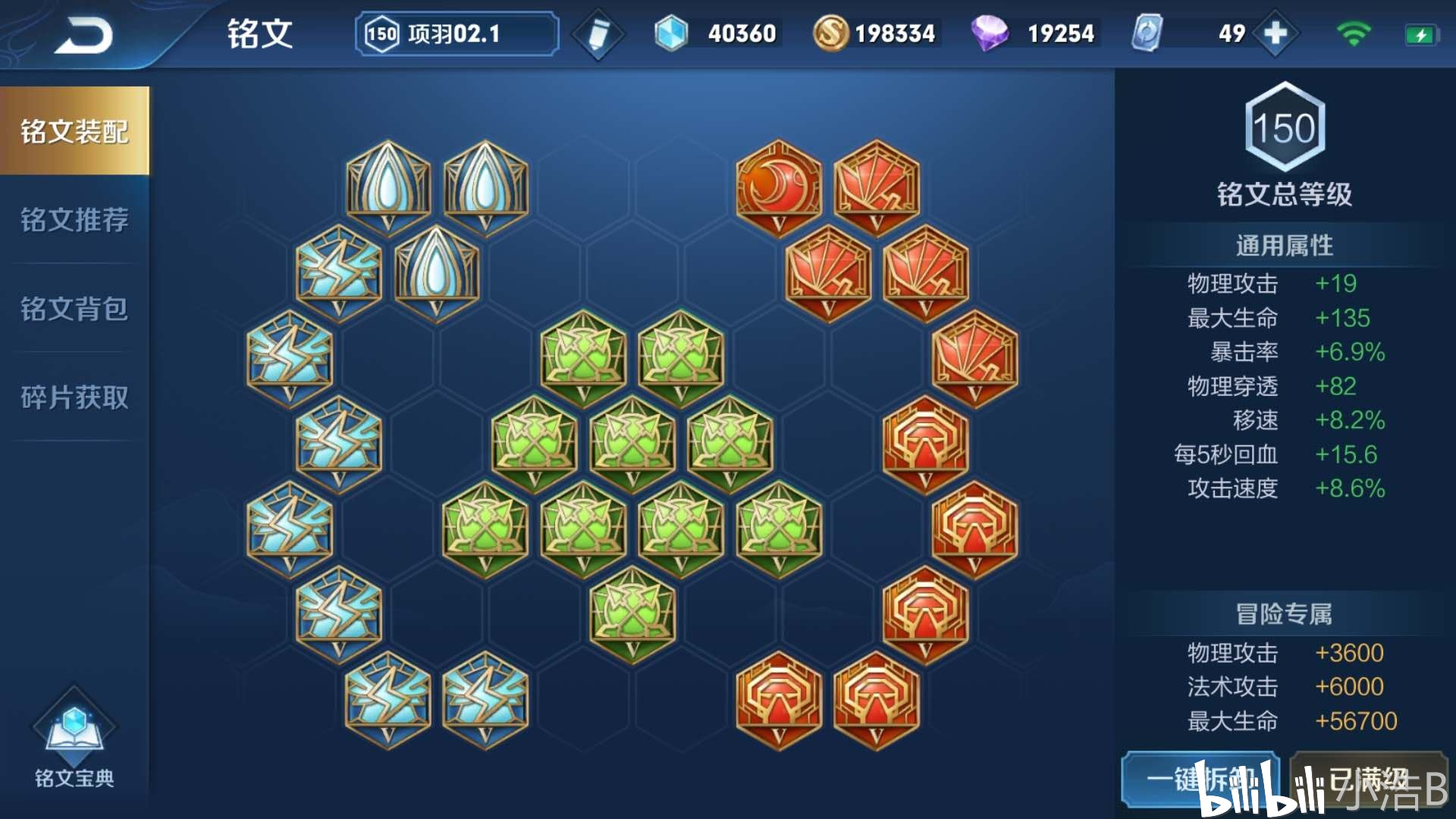Image resolution: width=1456 pixels, height=819 pixels.
Task: Click the 已满级 button
Action: coord(1369,780)
